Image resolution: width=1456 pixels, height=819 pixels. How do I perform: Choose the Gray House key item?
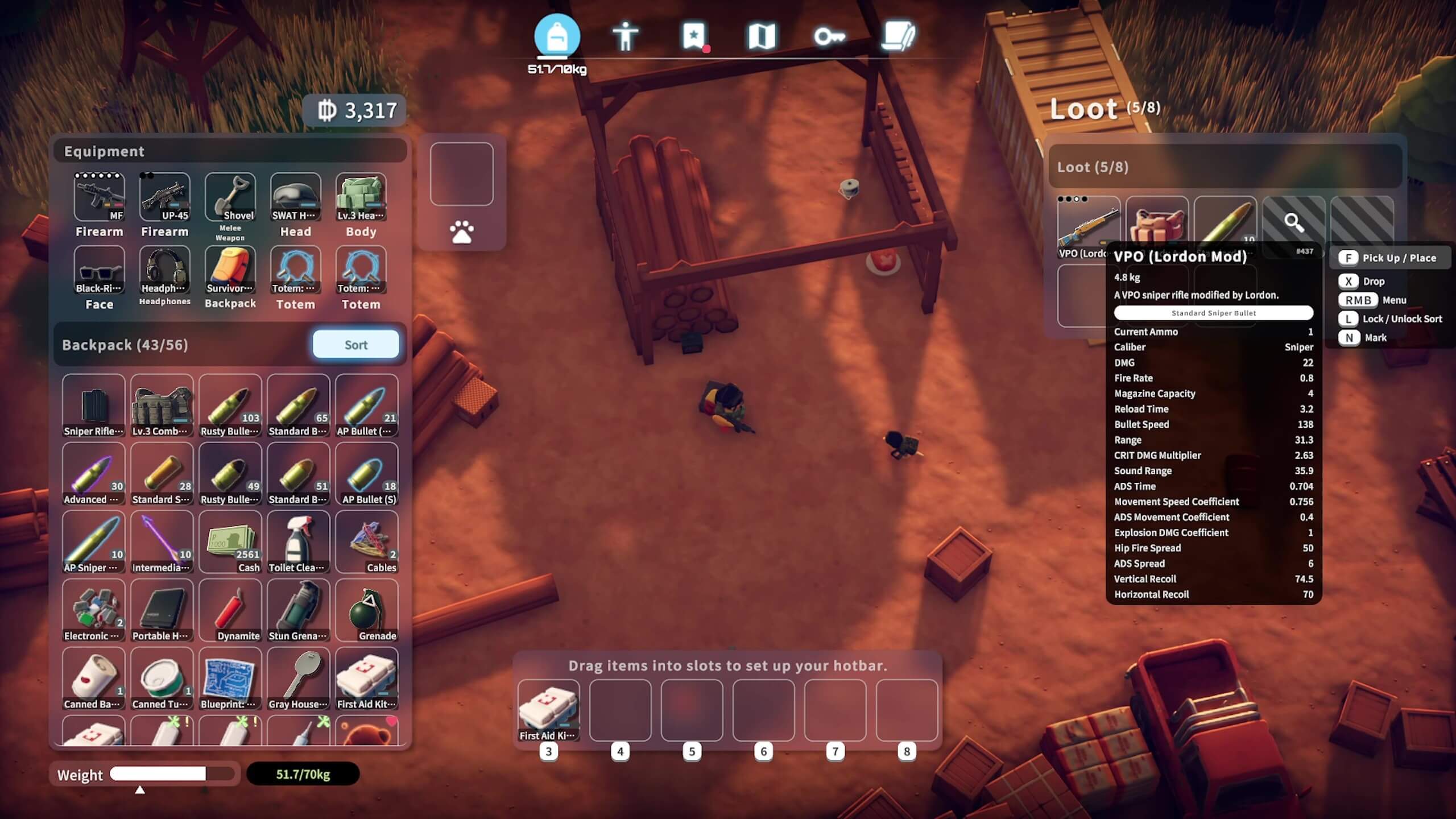coord(298,679)
